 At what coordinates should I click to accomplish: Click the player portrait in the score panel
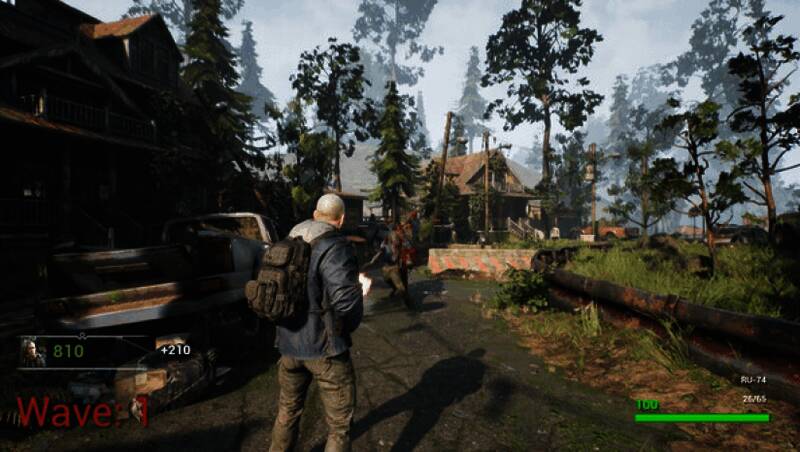[x=33, y=352]
